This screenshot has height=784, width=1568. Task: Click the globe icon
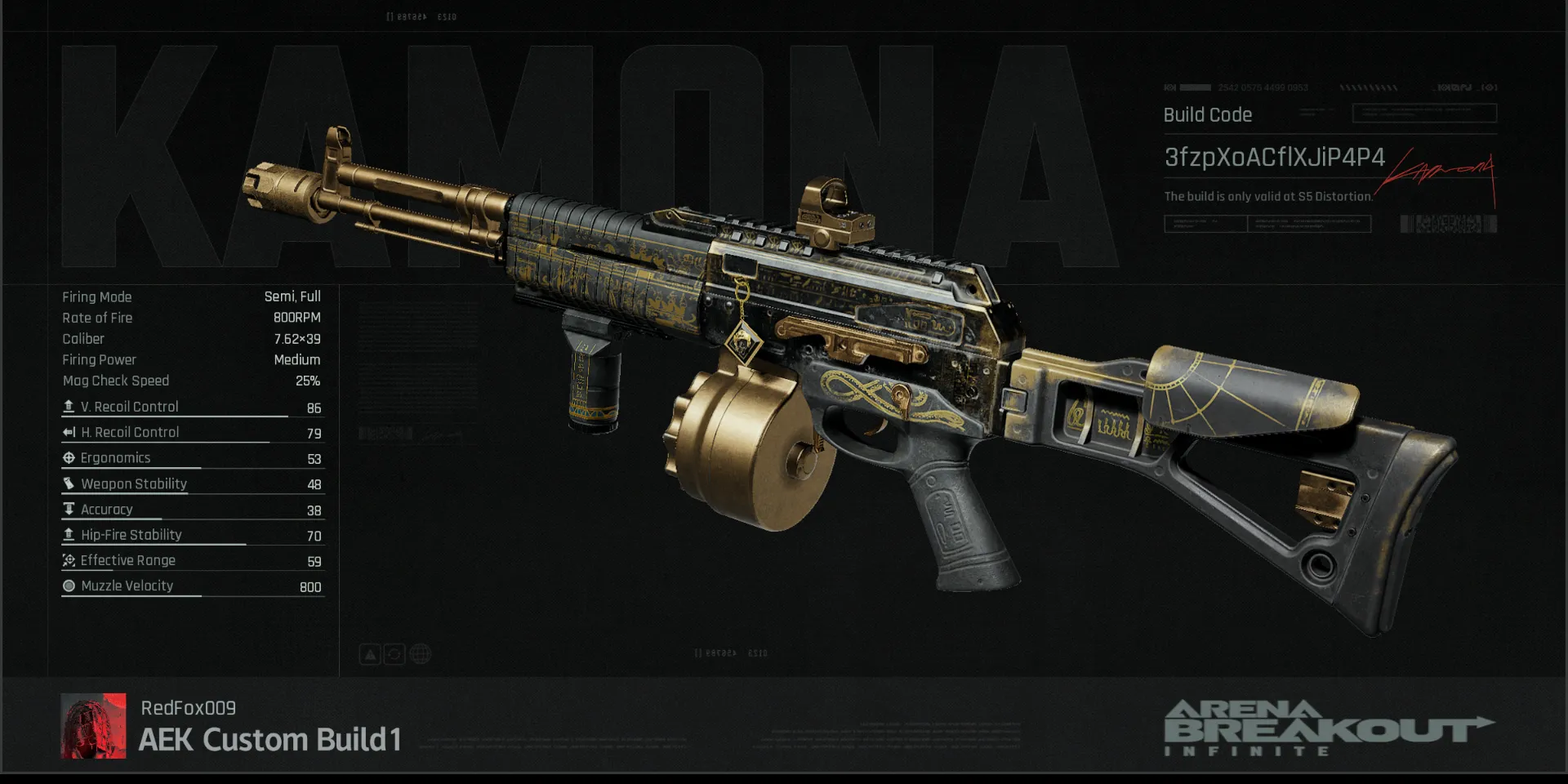click(421, 654)
